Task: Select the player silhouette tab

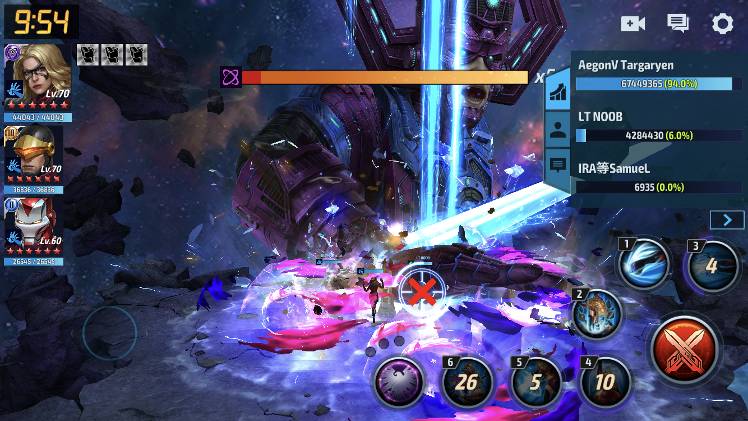Action: click(557, 129)
